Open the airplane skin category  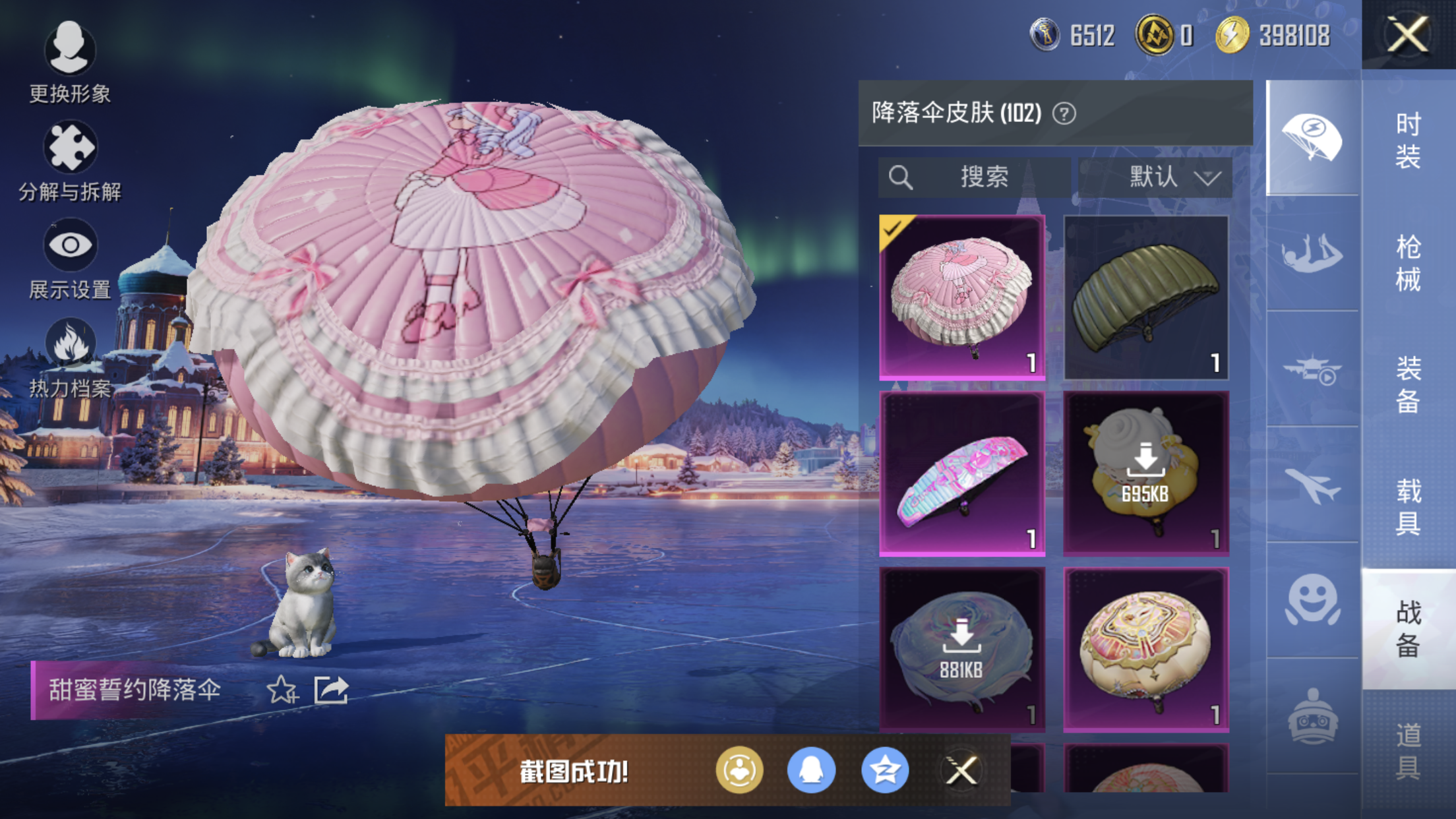point(1312,485)
